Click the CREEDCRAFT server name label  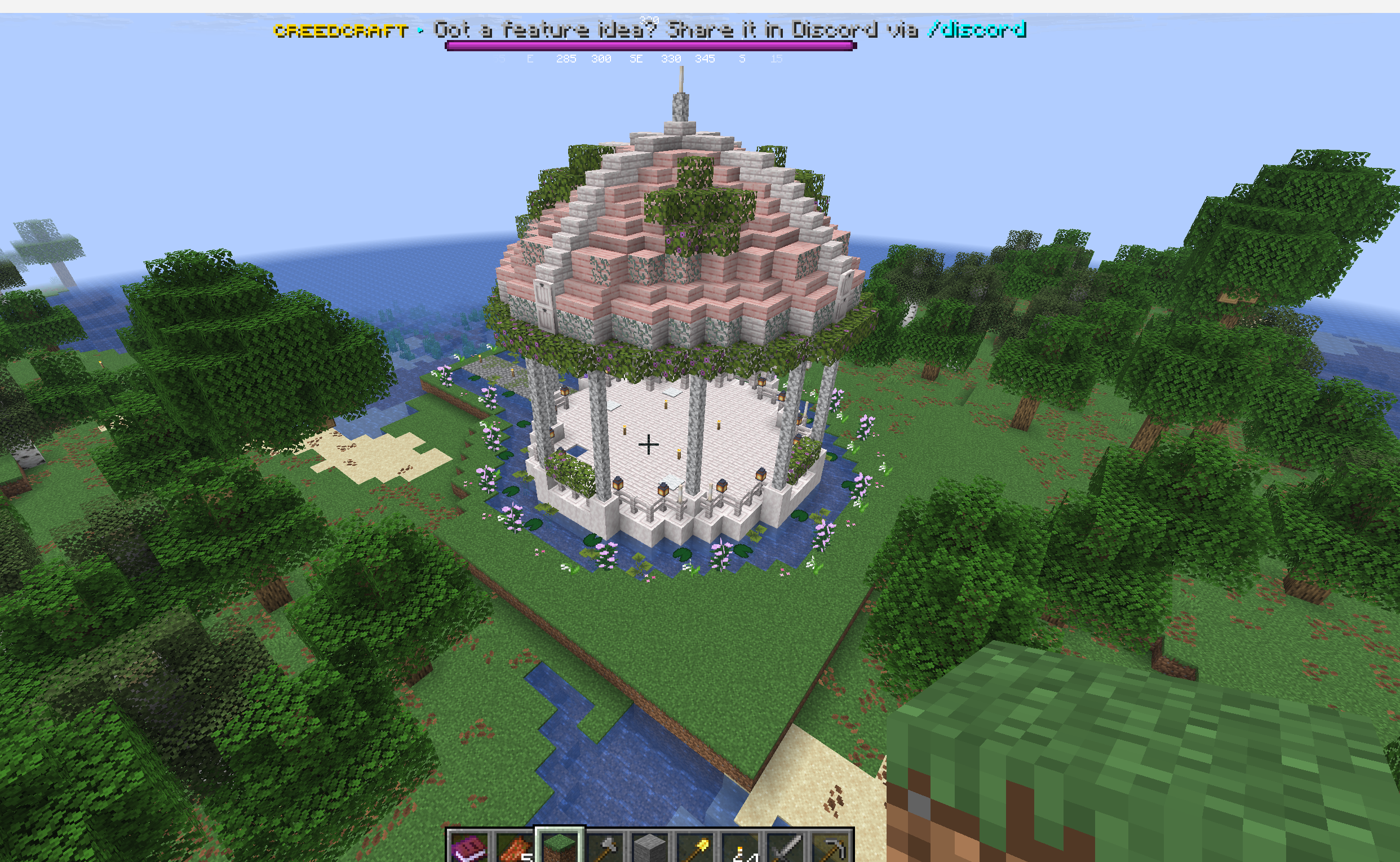(340, 32)
